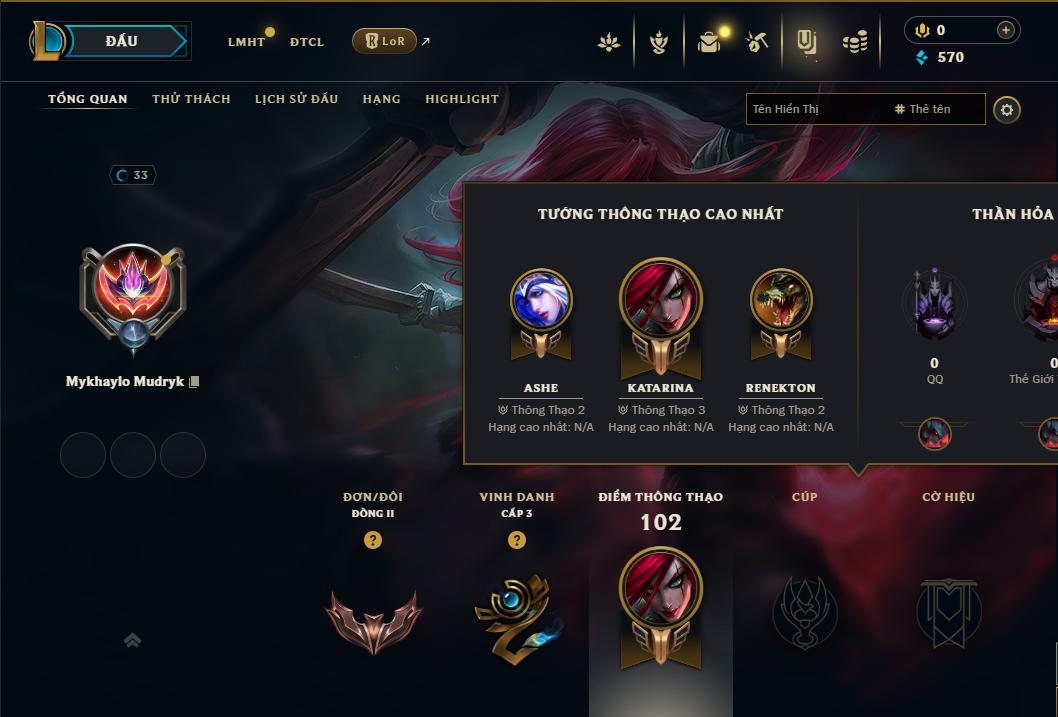Click Katarina's mastery portrait in the popup
This screenshot has height=717, width=1058.
click(660, 300)
